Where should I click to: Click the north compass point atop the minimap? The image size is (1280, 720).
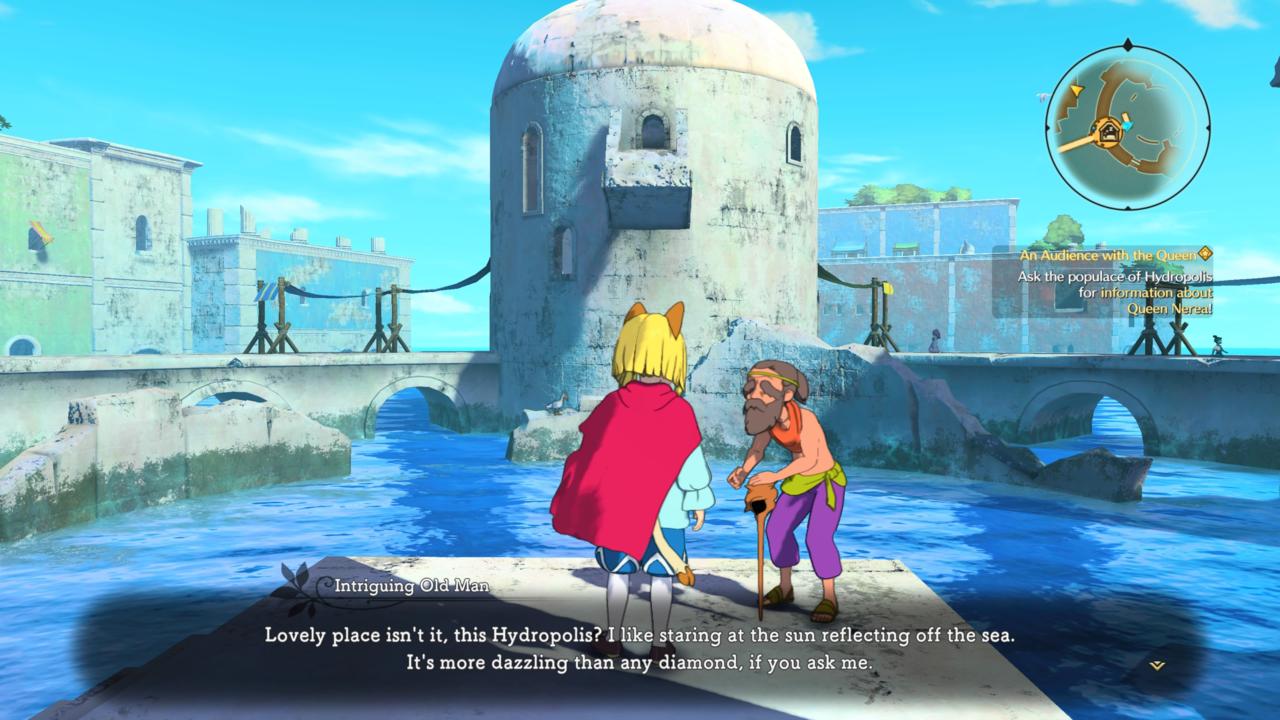pos(1128,43)
